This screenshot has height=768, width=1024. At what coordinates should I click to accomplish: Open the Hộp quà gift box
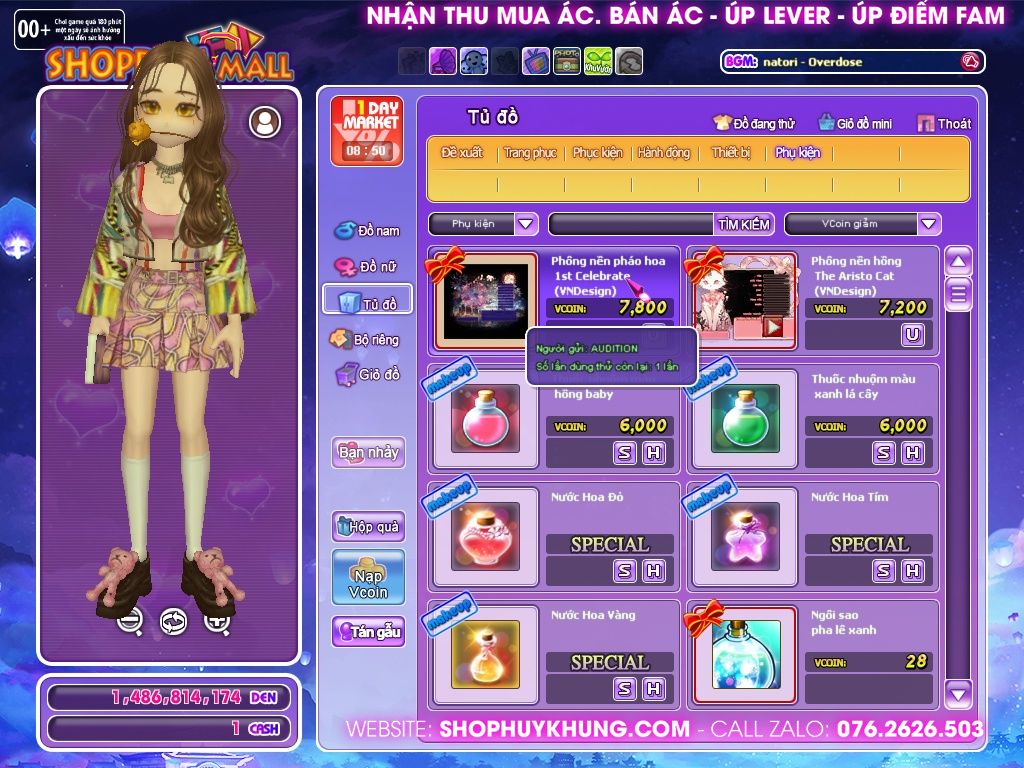368,526
